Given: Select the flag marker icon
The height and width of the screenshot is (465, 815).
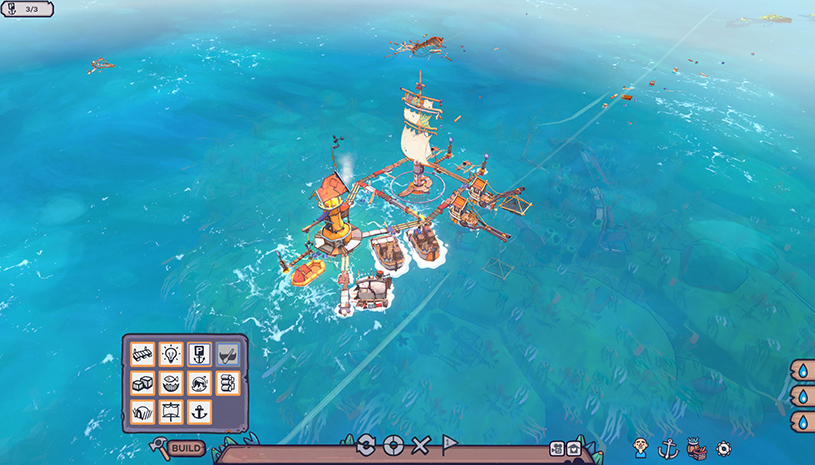Looking at the screenshot, I should pos(450,445).
